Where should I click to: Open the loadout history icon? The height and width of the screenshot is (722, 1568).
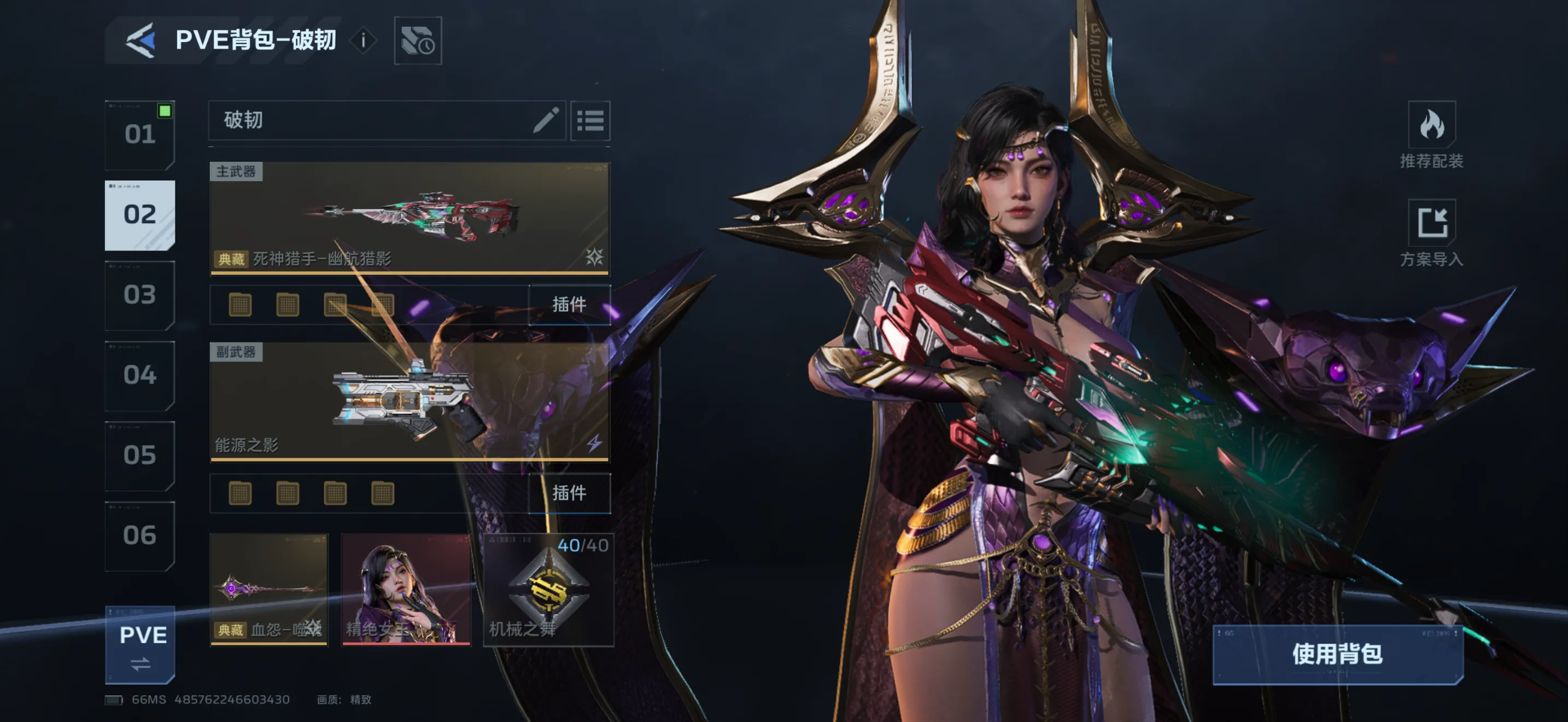click(x=418, y=41)
